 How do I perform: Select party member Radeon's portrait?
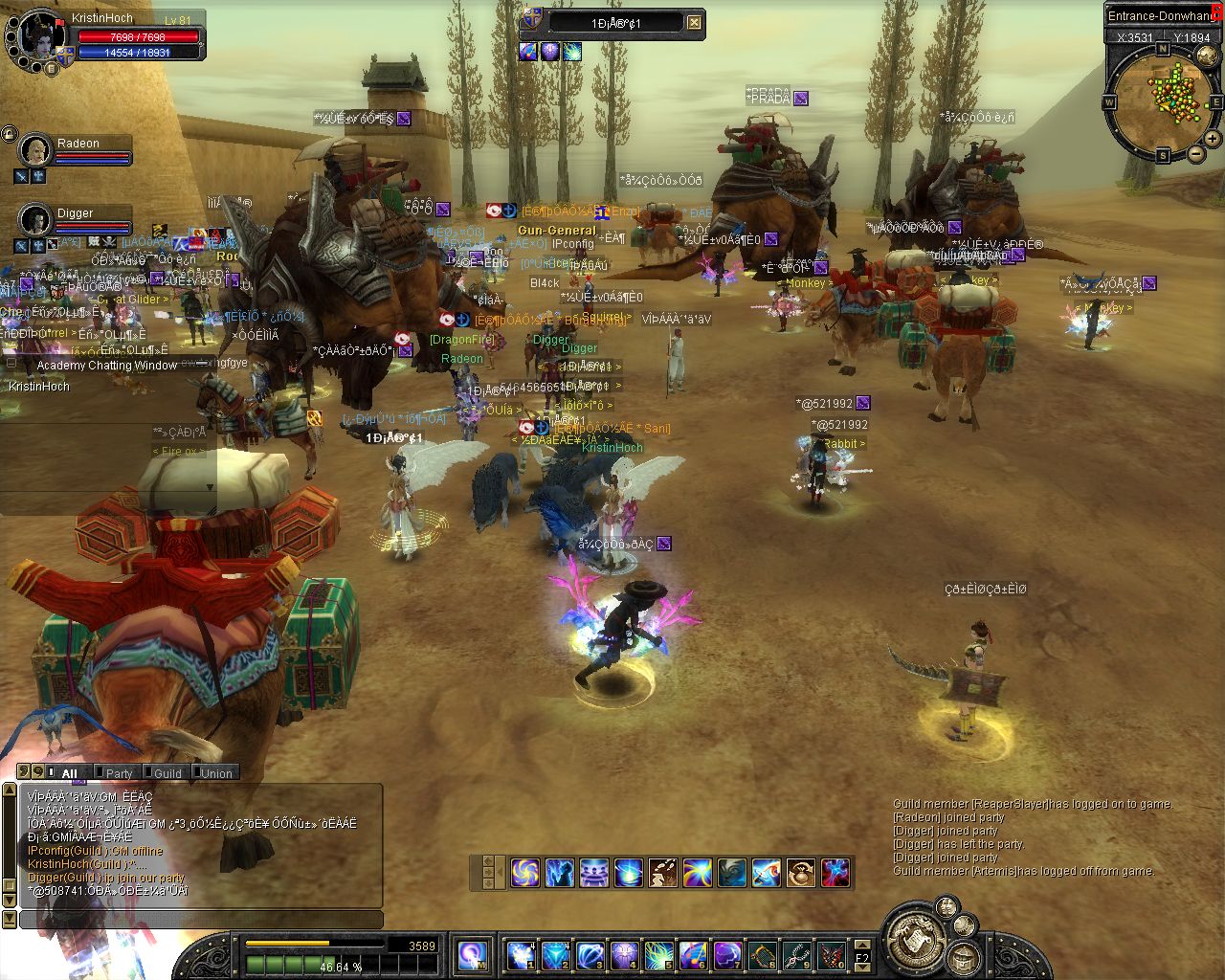click(x=35, y=150)
